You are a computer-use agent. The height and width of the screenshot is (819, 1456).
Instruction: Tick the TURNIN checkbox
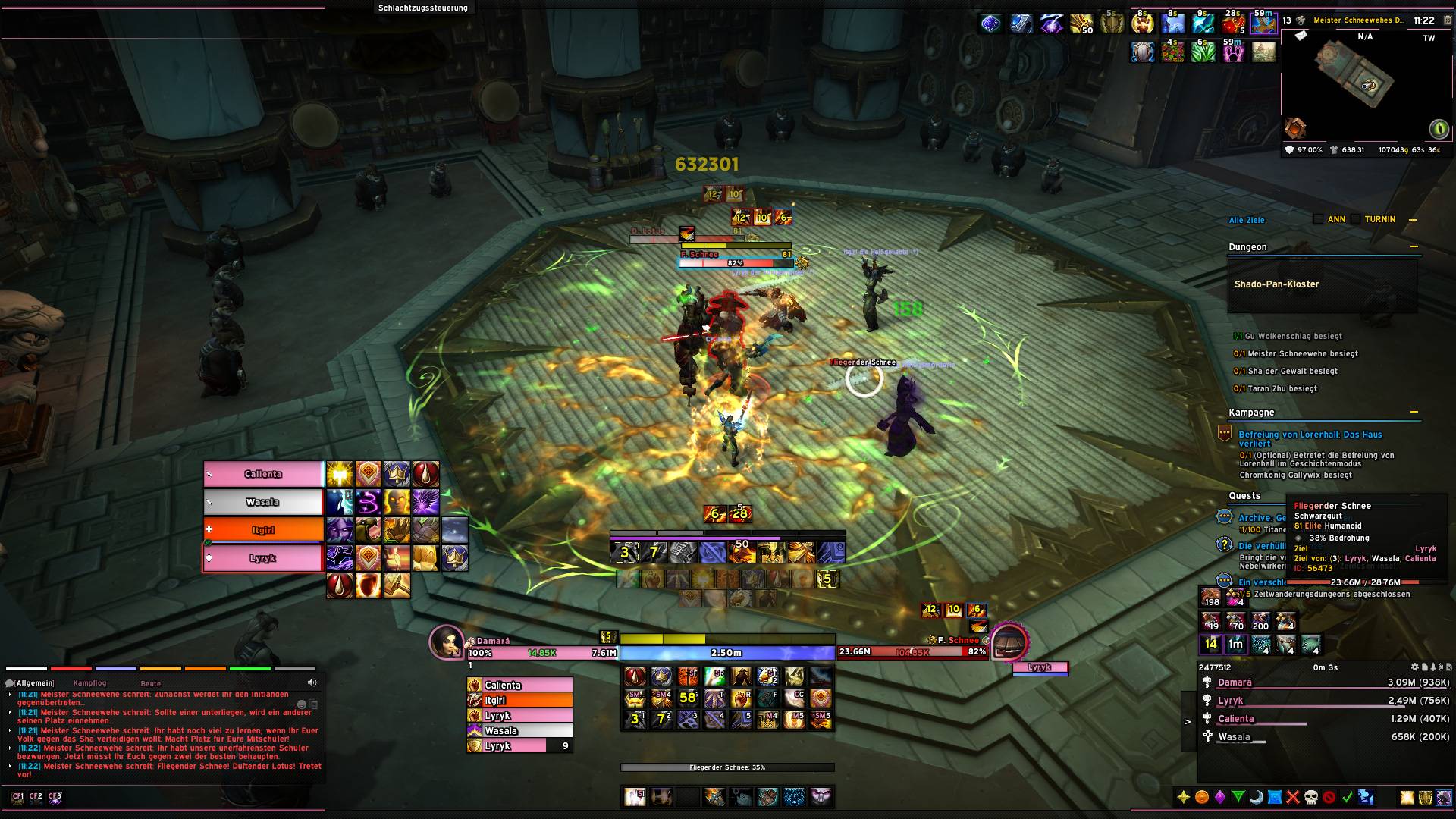pyautogui.click(x=1356, y=219)
